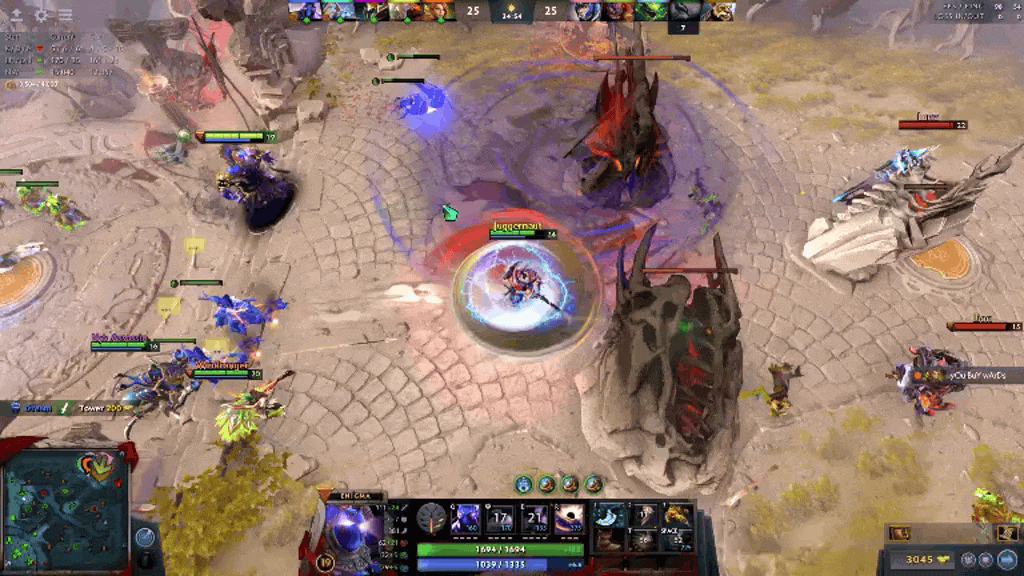Open the hamburger menu icon
Screen dimensions: 1024x576
65,15
